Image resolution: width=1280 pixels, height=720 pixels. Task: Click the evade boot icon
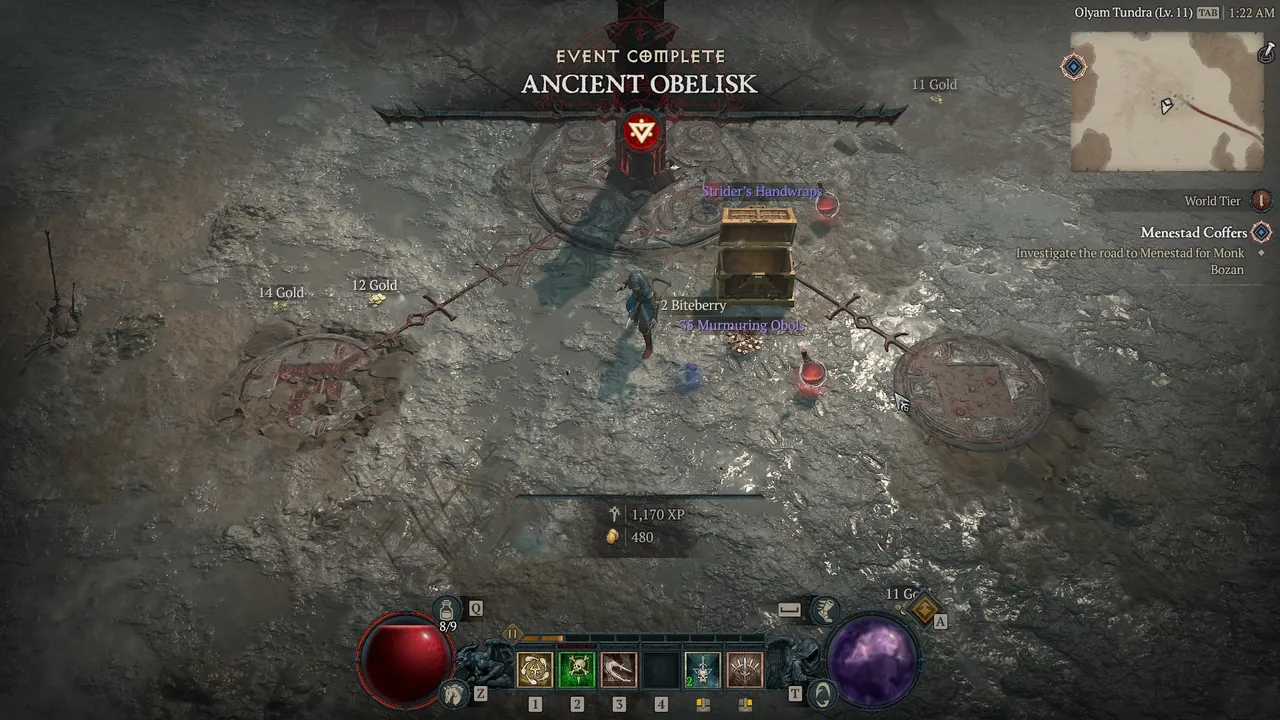[825, 609]
